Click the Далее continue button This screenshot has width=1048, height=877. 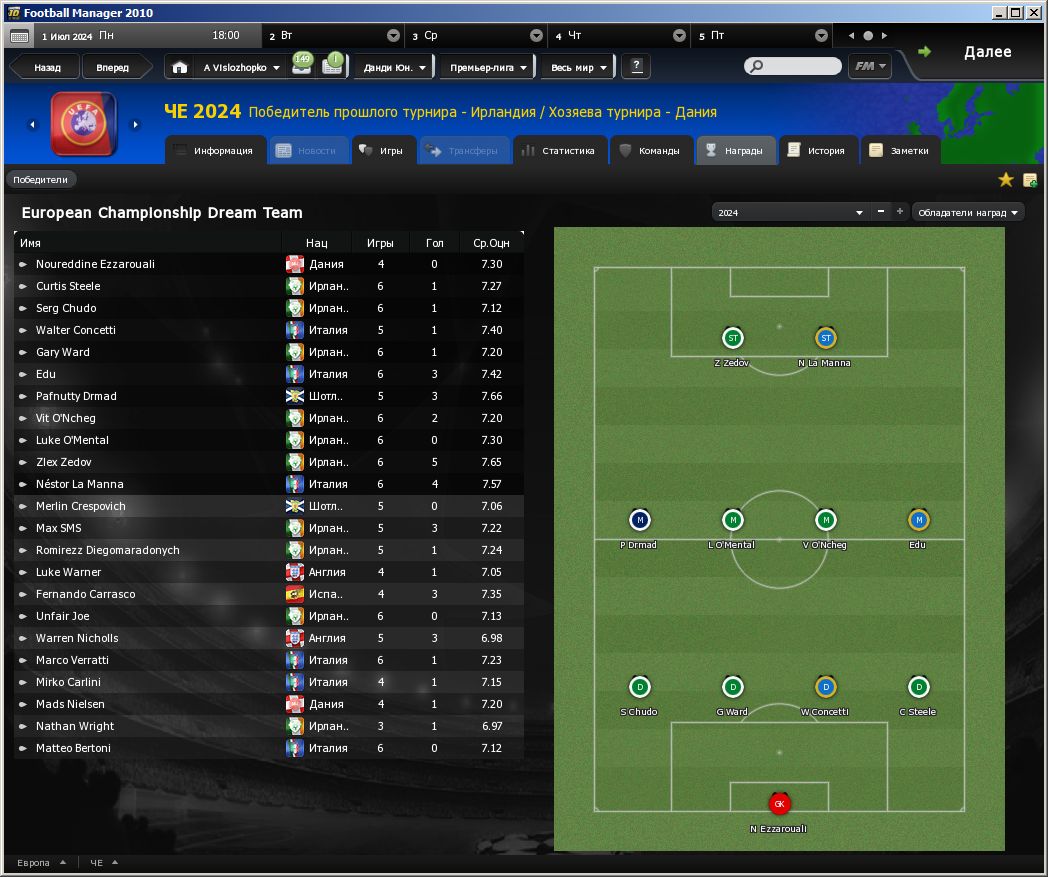pos(975,53)
